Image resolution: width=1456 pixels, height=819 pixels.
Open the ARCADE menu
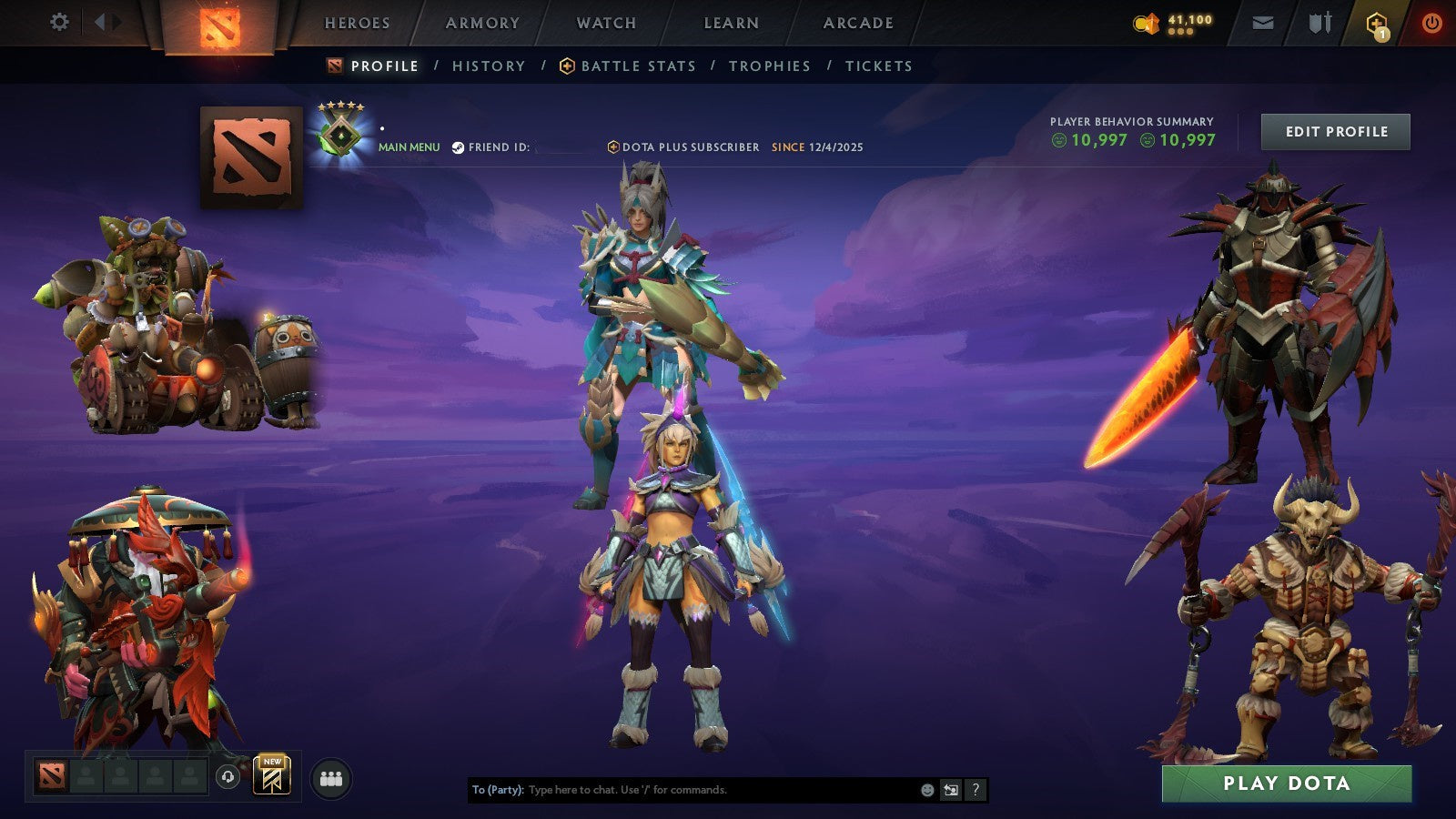tap(859, 23)
